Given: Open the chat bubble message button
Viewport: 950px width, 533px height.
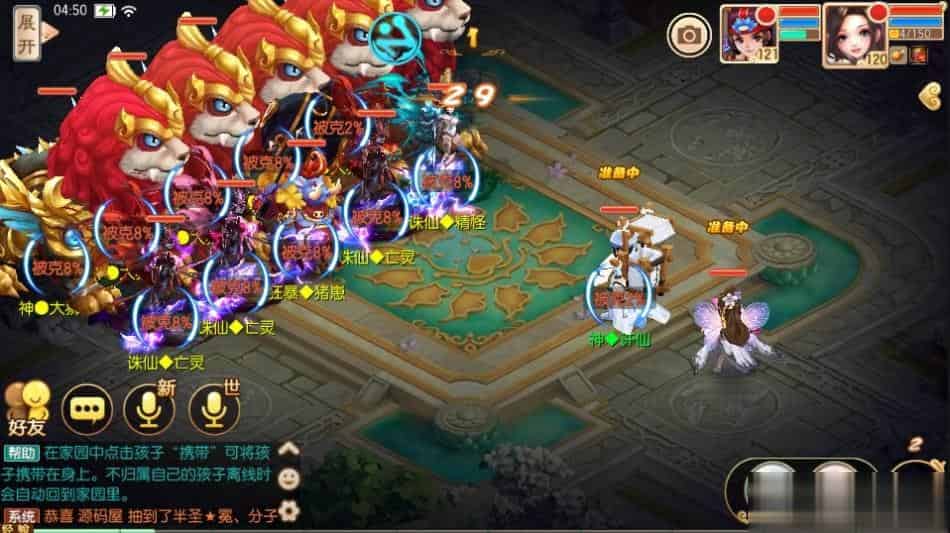Looking at the screenshot, I should click(87, 409).
